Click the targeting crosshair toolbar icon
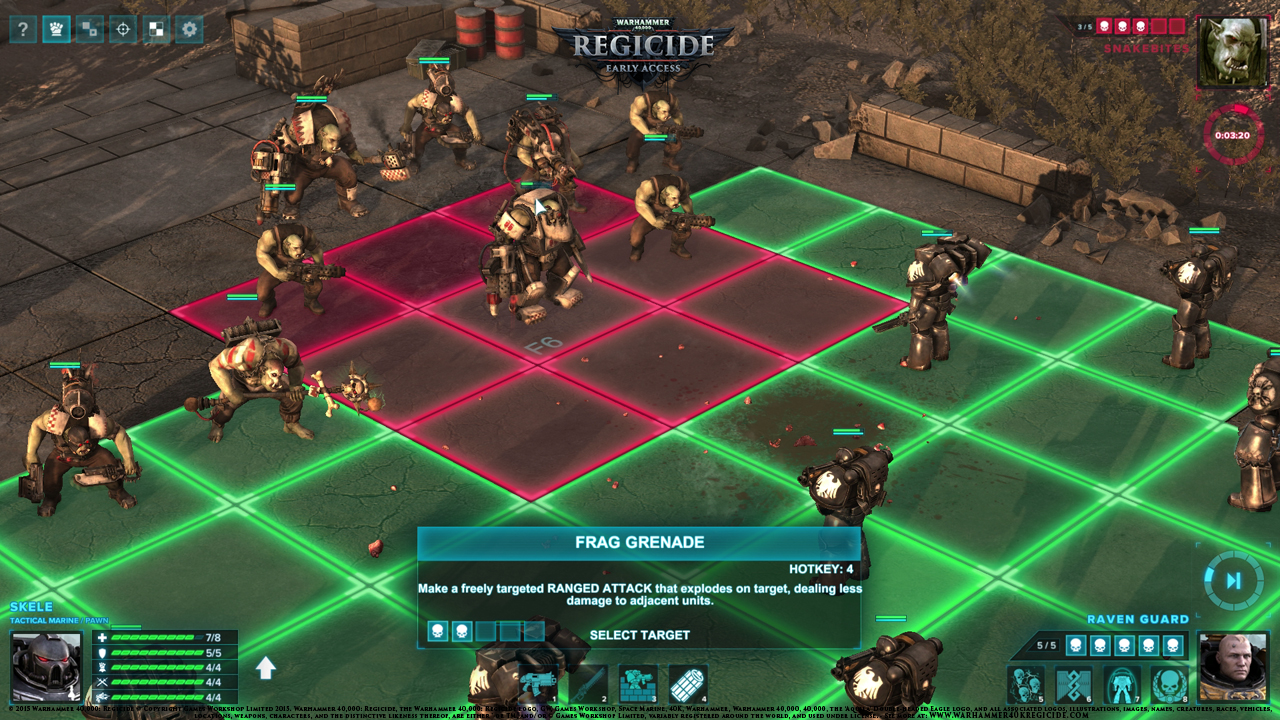1280x720 pixels. point(122,29)
